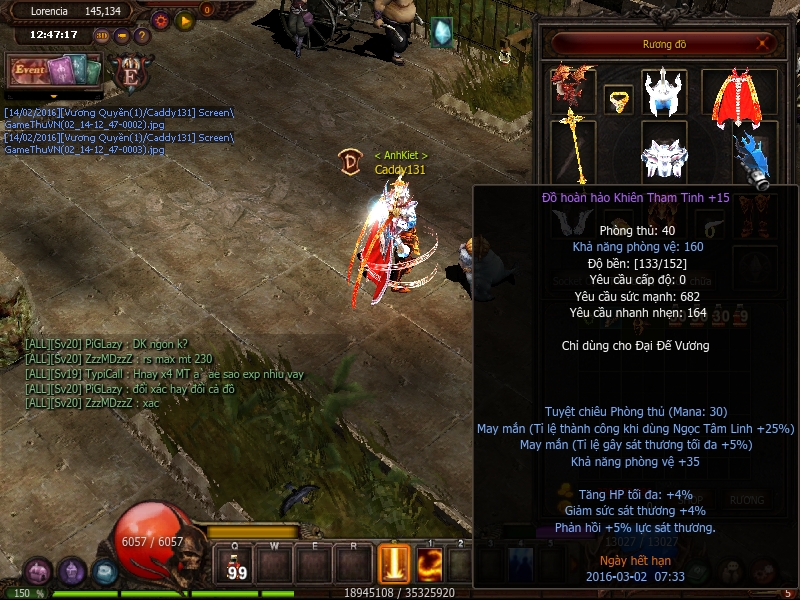Screen dimensions: 800x600
Task: Select the golden scepter weapon slot
Action: tap(573, 148)
